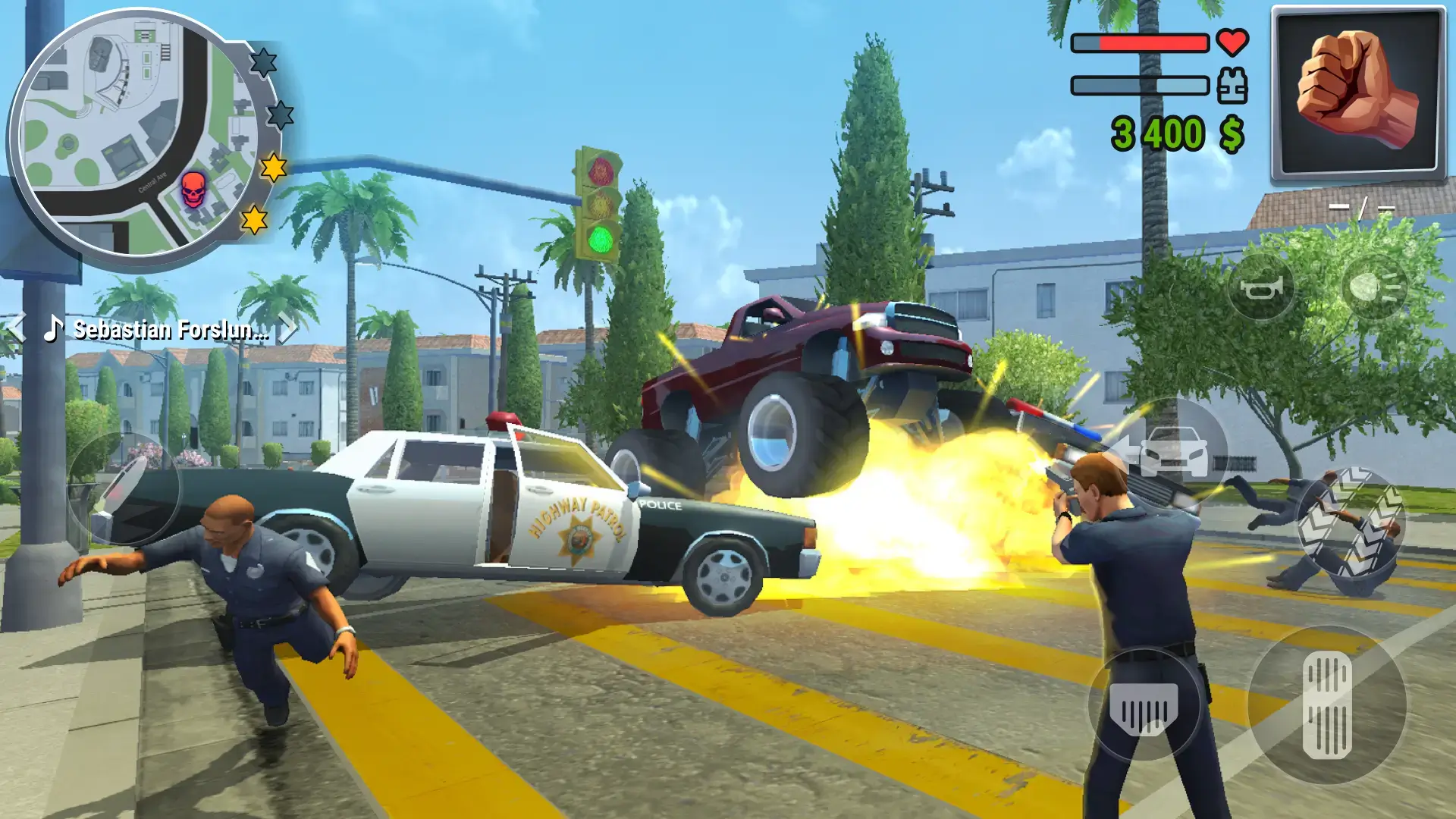Toggle a wanted-level star on the minimap edge
Screen dimensions: 1456x819
click(271, 166)
